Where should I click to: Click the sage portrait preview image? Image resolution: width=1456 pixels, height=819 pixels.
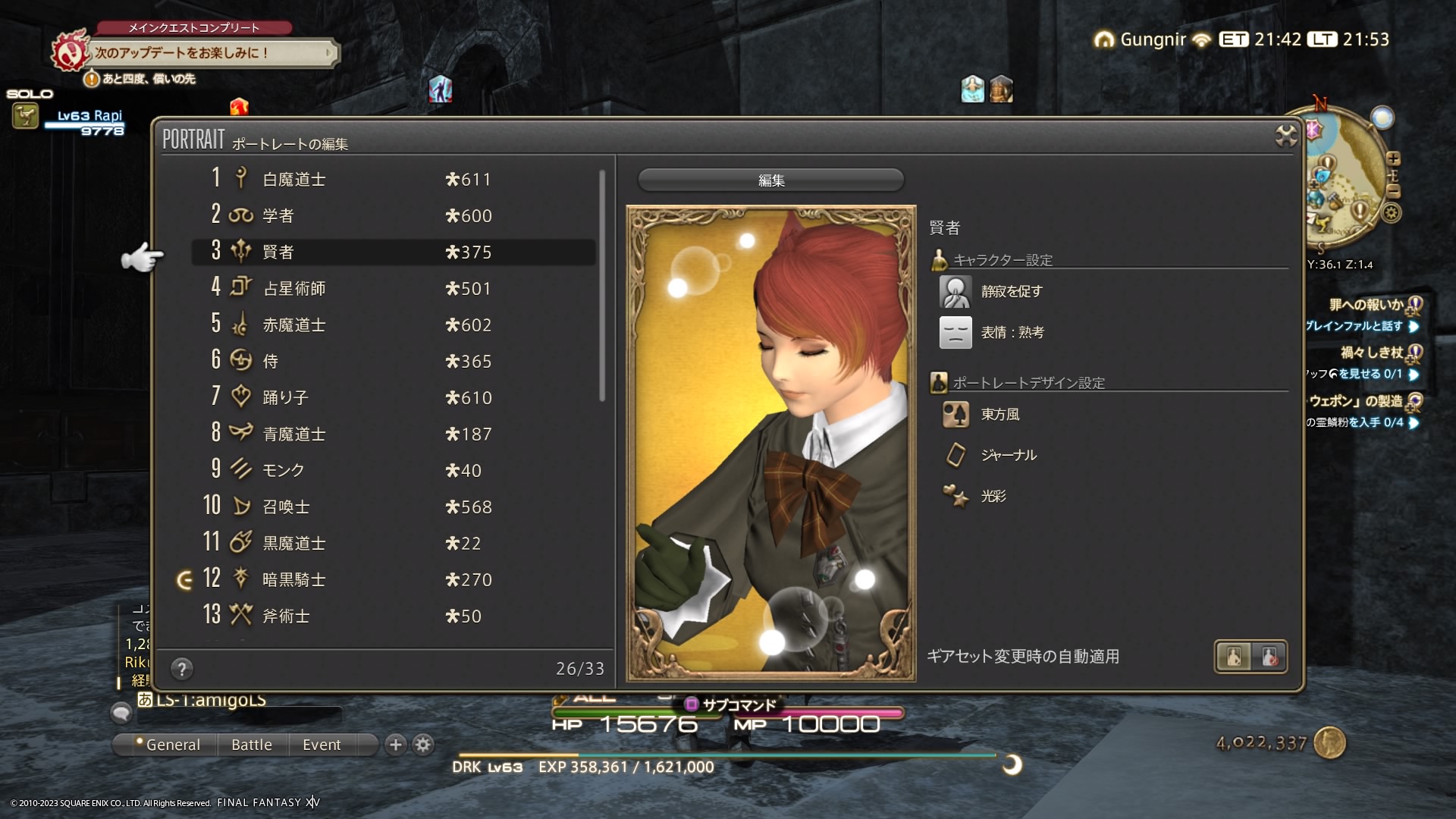(770, 444)
